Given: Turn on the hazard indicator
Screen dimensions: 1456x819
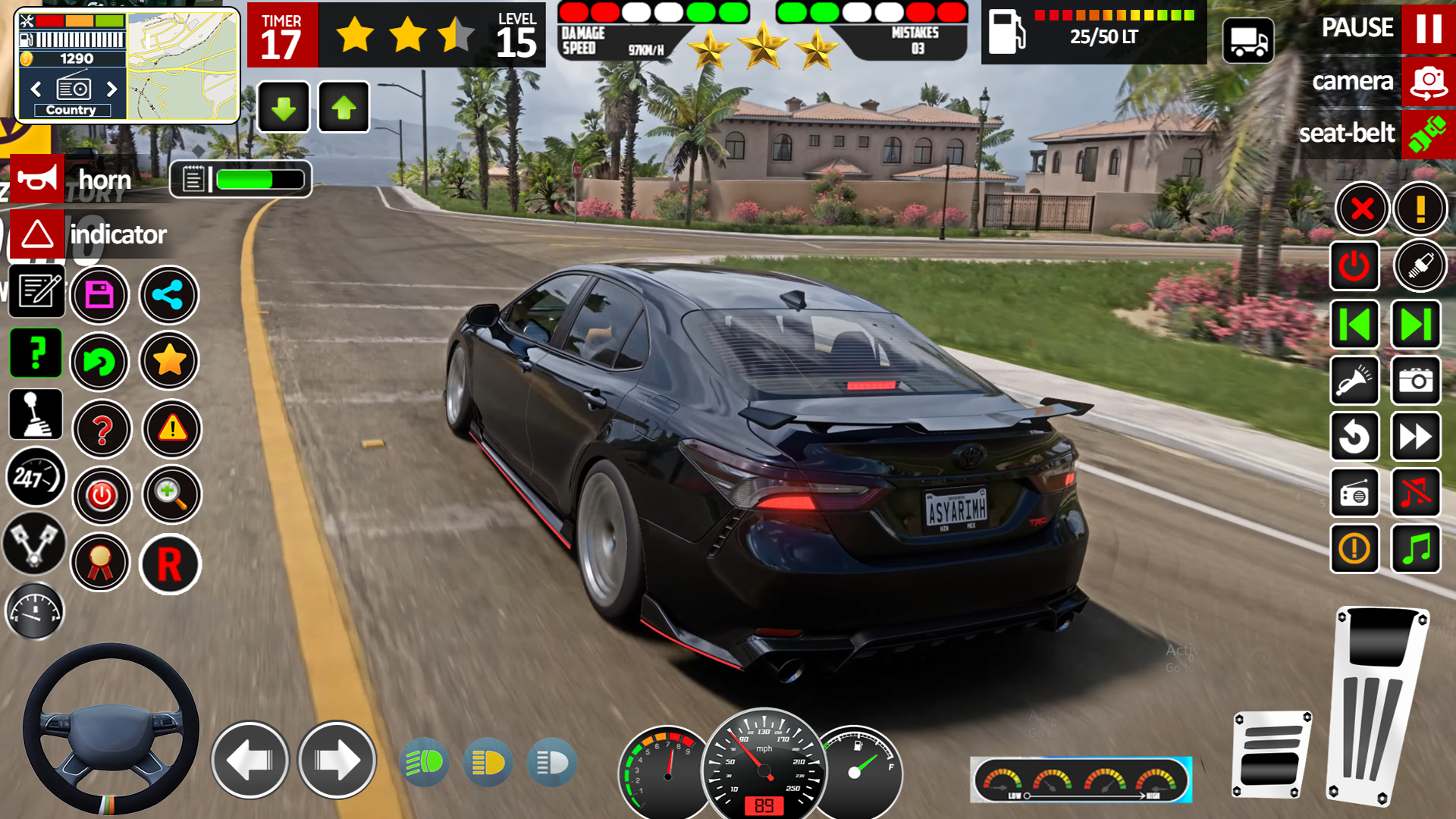Looking at the screenshot, I should coord(37,234).
